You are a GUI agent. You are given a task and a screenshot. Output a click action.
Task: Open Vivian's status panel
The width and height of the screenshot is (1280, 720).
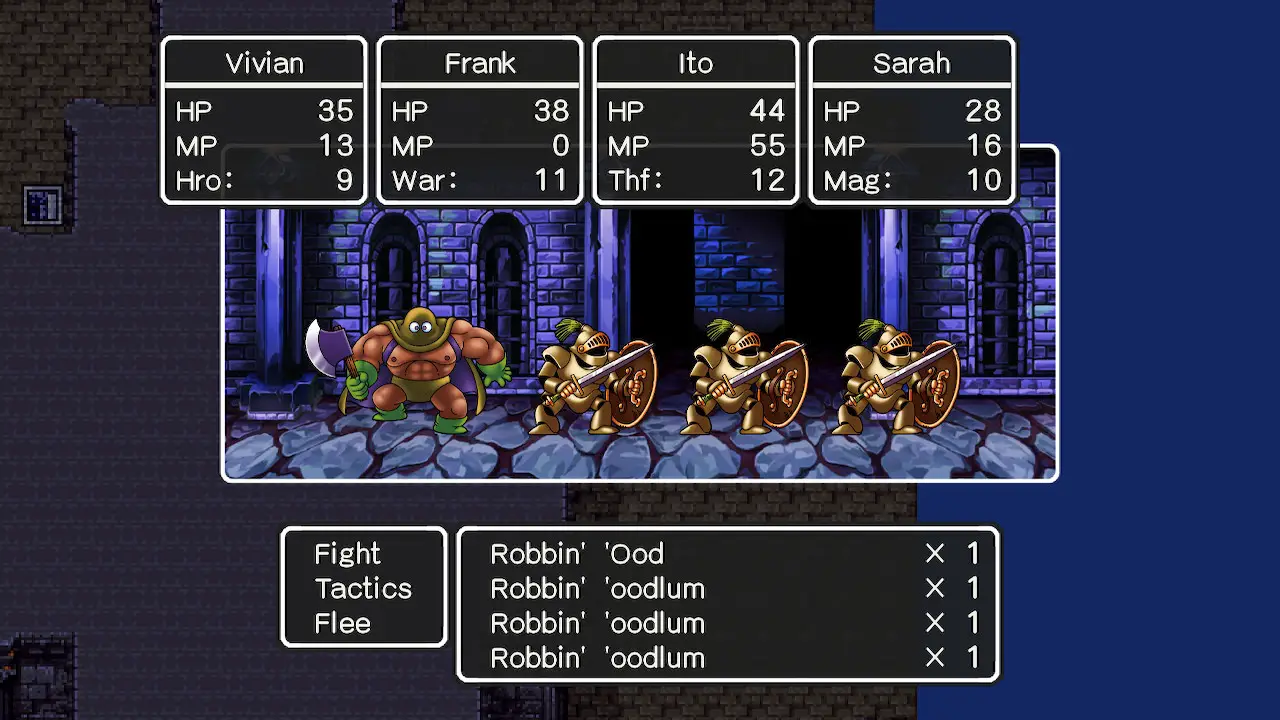[264, 120]
